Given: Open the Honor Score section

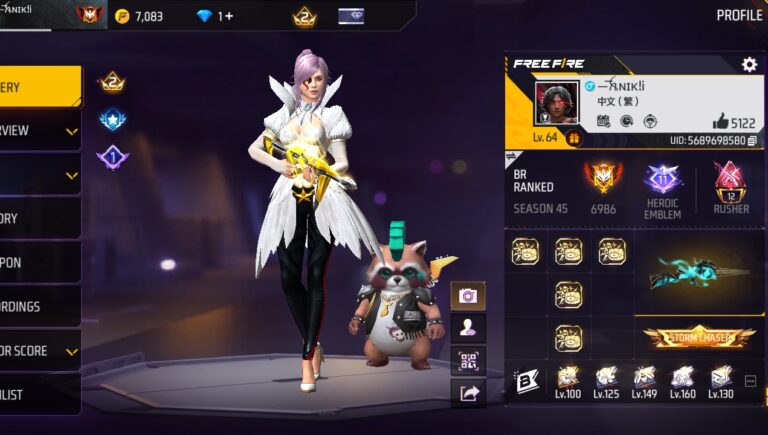Looking at the screenshot, I should pyautogui.click(x=38, y=351).
